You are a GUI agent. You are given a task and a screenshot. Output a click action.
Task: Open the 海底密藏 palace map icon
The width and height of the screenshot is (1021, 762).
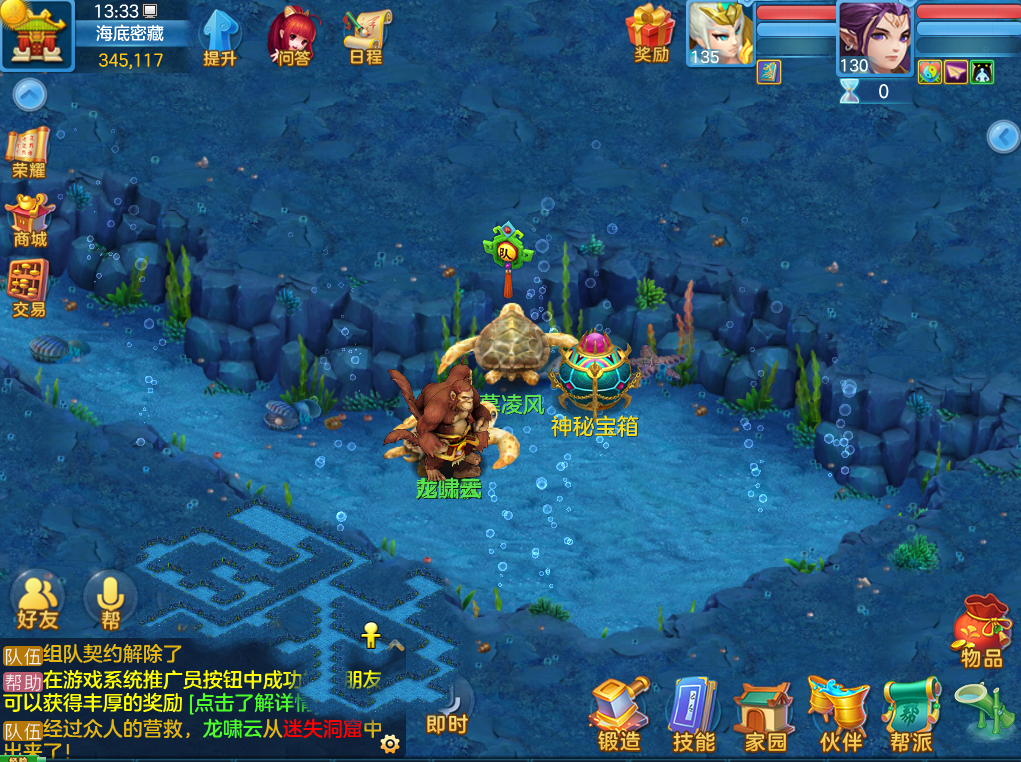37,34
